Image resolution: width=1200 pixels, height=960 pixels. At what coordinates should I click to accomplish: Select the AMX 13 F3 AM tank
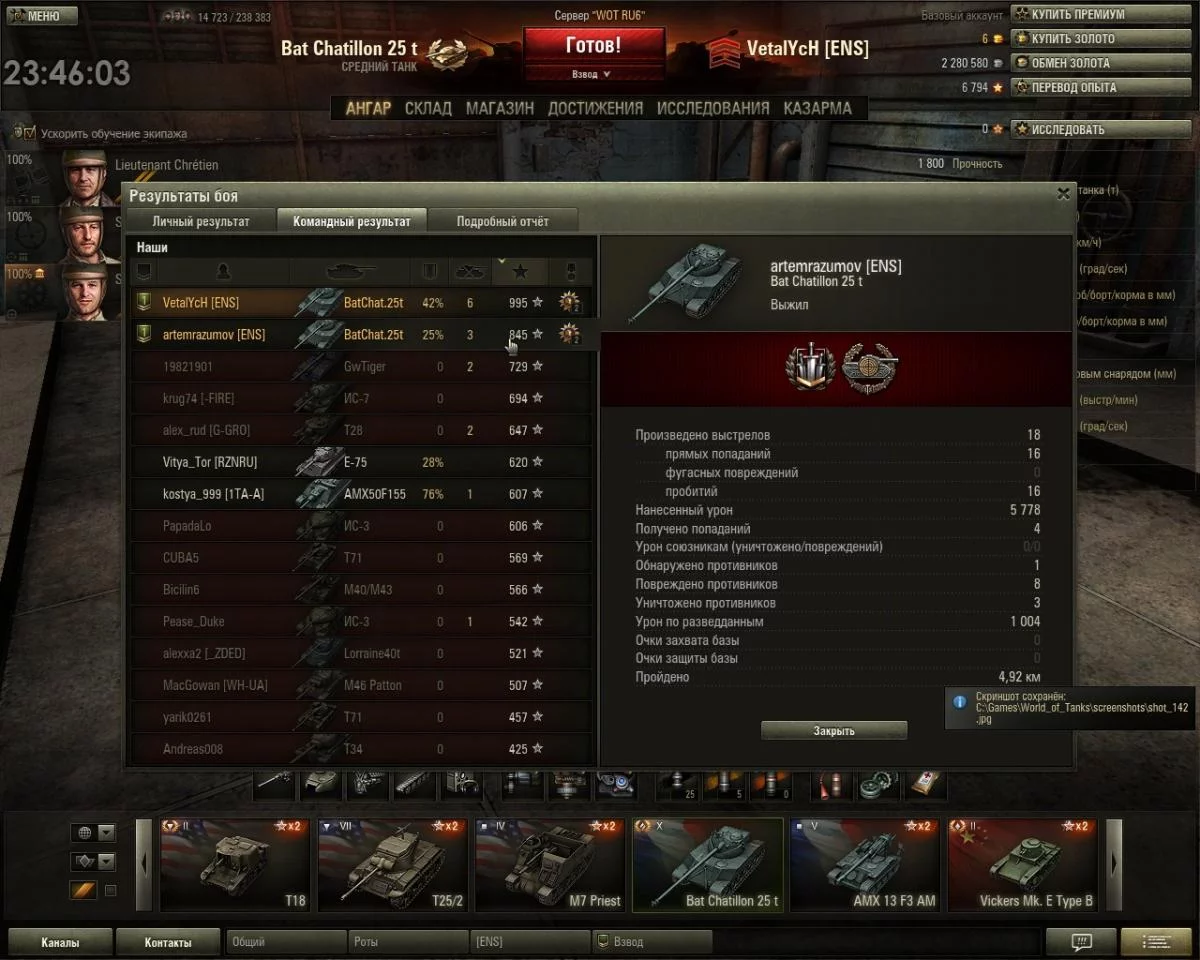(867, 866)
